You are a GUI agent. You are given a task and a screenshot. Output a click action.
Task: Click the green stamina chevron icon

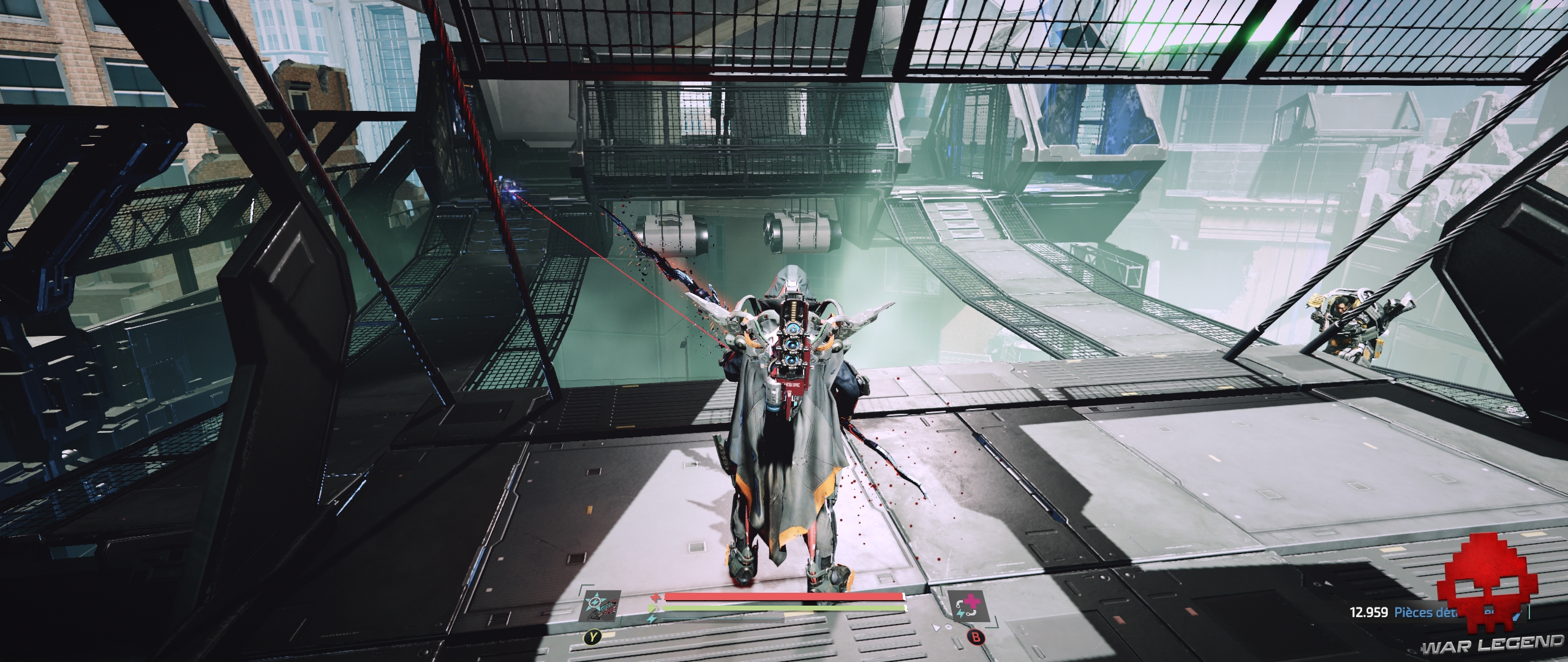click(x=652, y=609)
